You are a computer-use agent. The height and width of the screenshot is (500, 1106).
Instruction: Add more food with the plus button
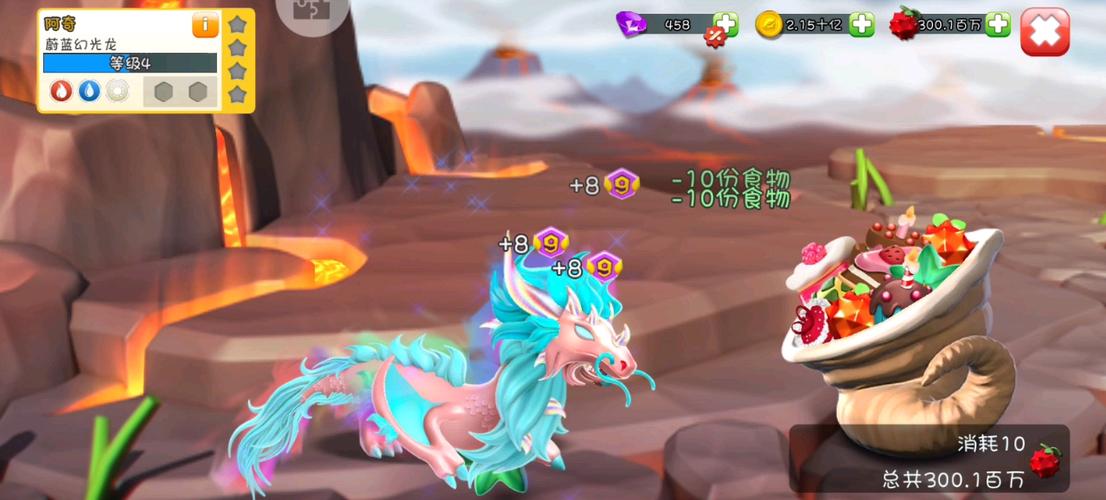(x=997, y=24)
